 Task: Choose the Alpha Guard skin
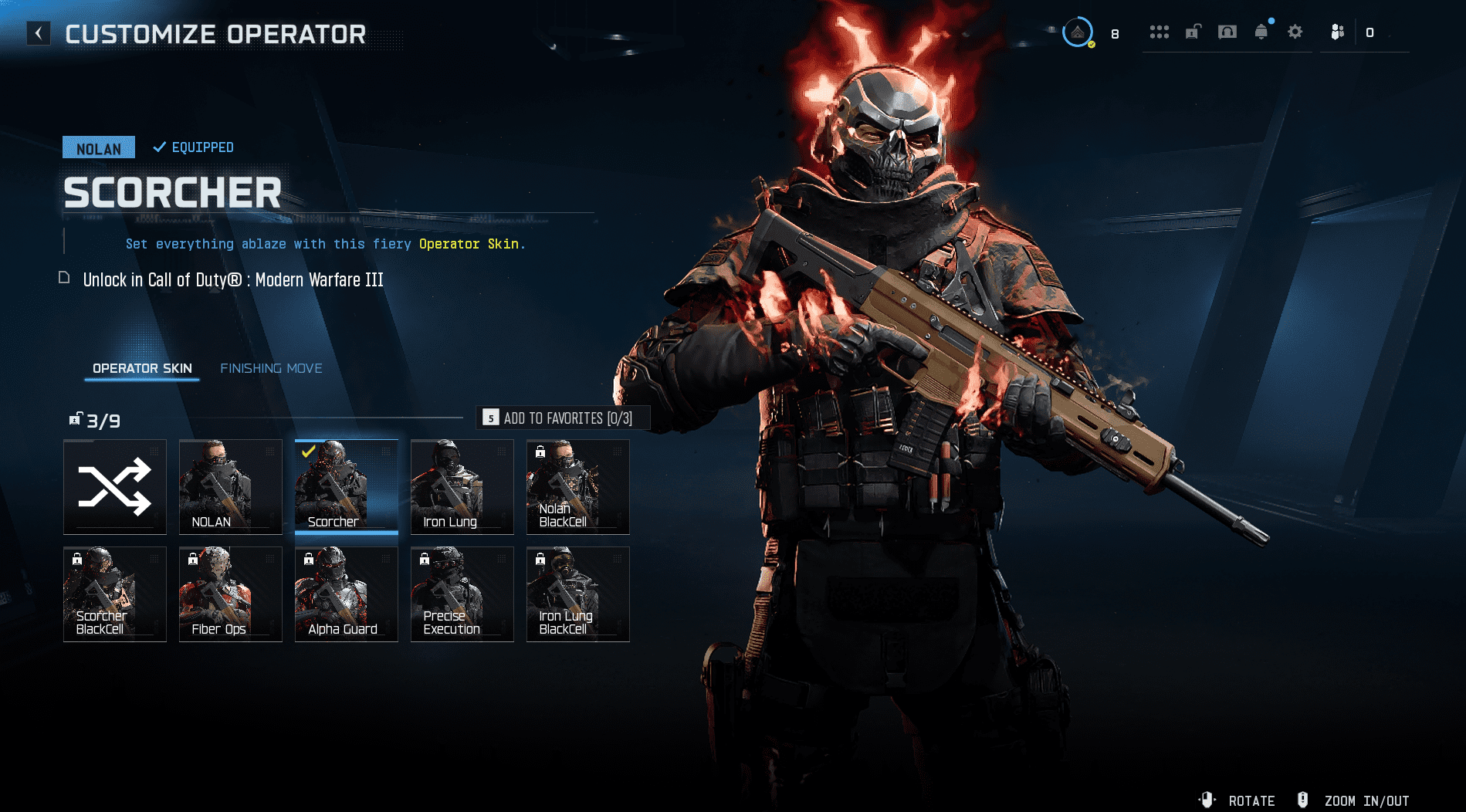tap(347, 594)
